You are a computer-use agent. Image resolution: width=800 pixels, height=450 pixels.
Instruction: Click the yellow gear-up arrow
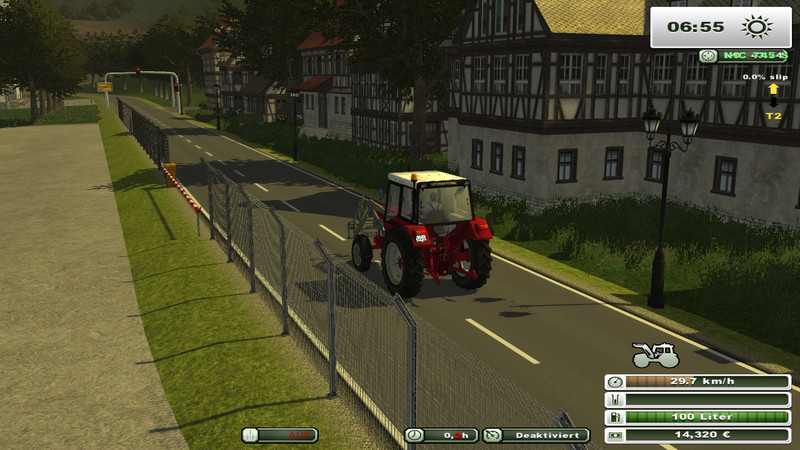pos(773,90)
